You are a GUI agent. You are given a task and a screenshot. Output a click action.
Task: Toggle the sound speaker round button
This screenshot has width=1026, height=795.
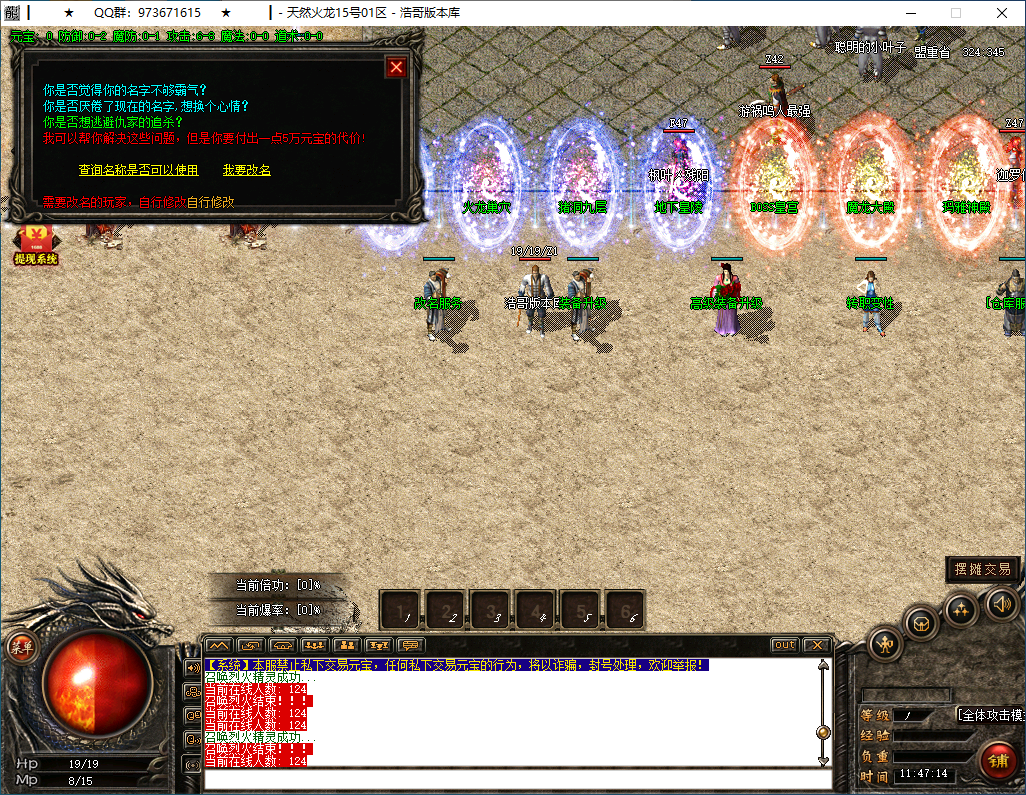point(1003,603)
